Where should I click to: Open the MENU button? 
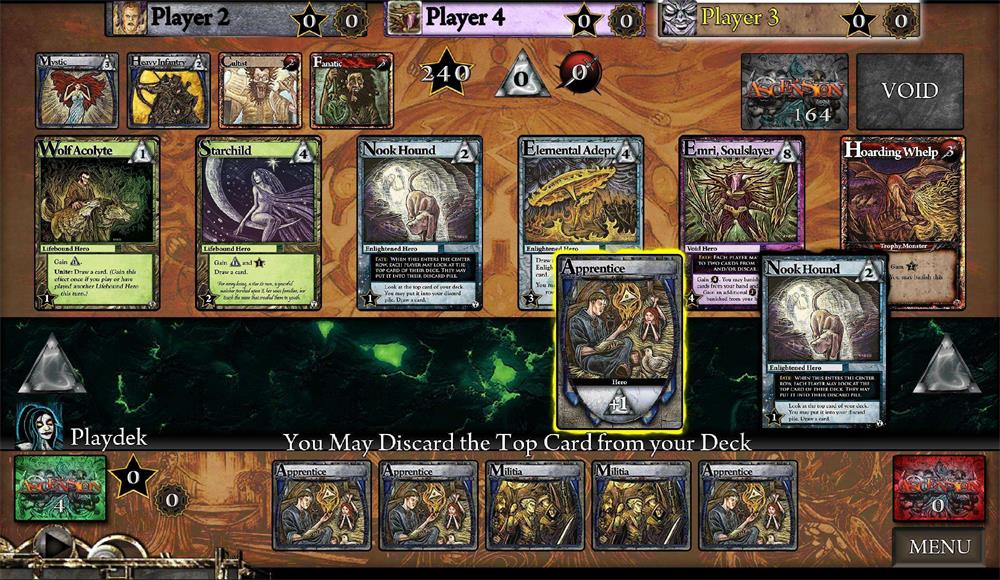click(x=939, y=546)
